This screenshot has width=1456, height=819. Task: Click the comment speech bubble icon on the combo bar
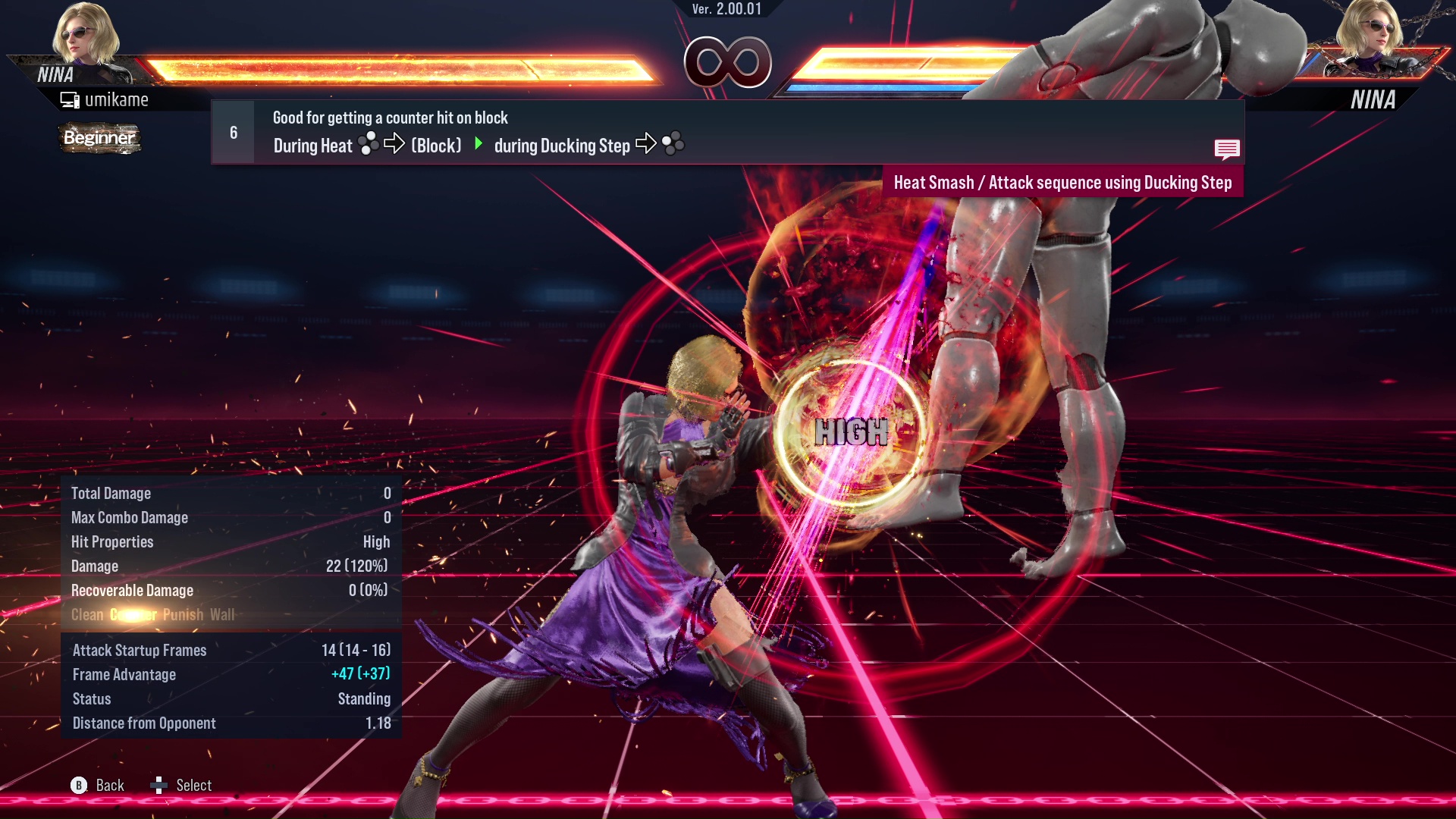pyautogui.click(x=1227, y=149)
